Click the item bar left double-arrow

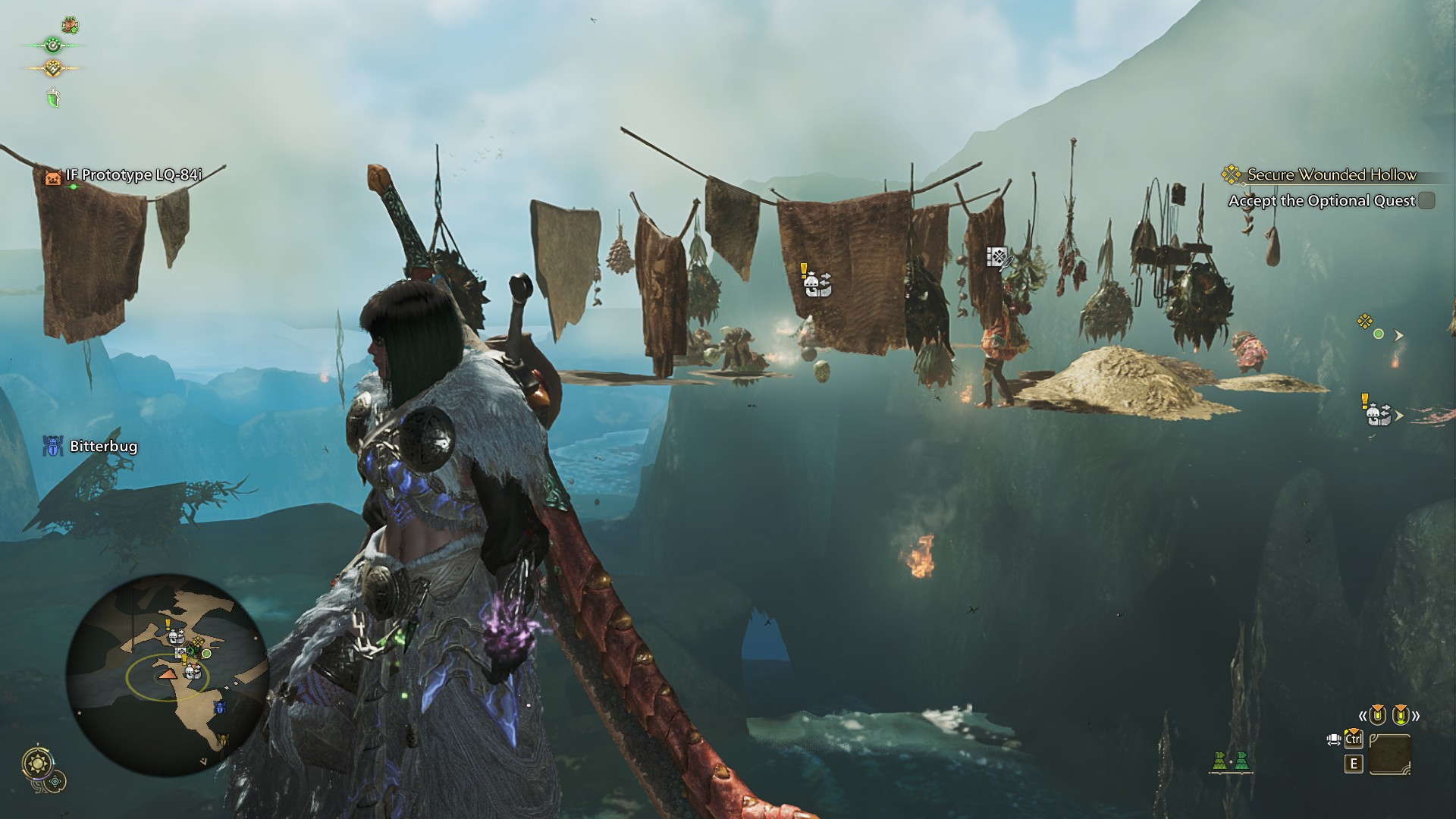click(1363, 715)
